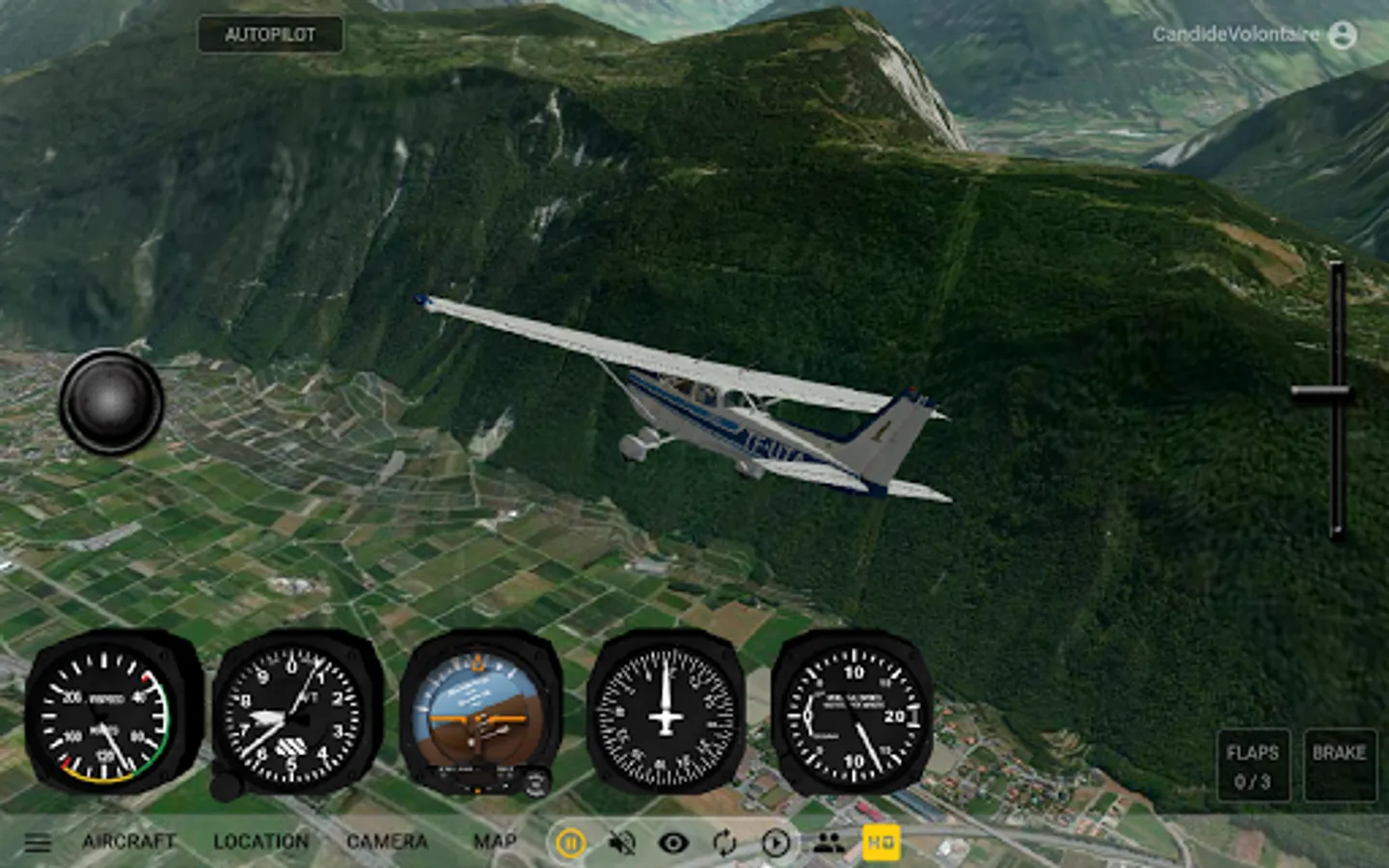The height and width of the screenshot is (868, 1389).
Task: Open the AUTOPILOT panel
Action: click(270, 35)
